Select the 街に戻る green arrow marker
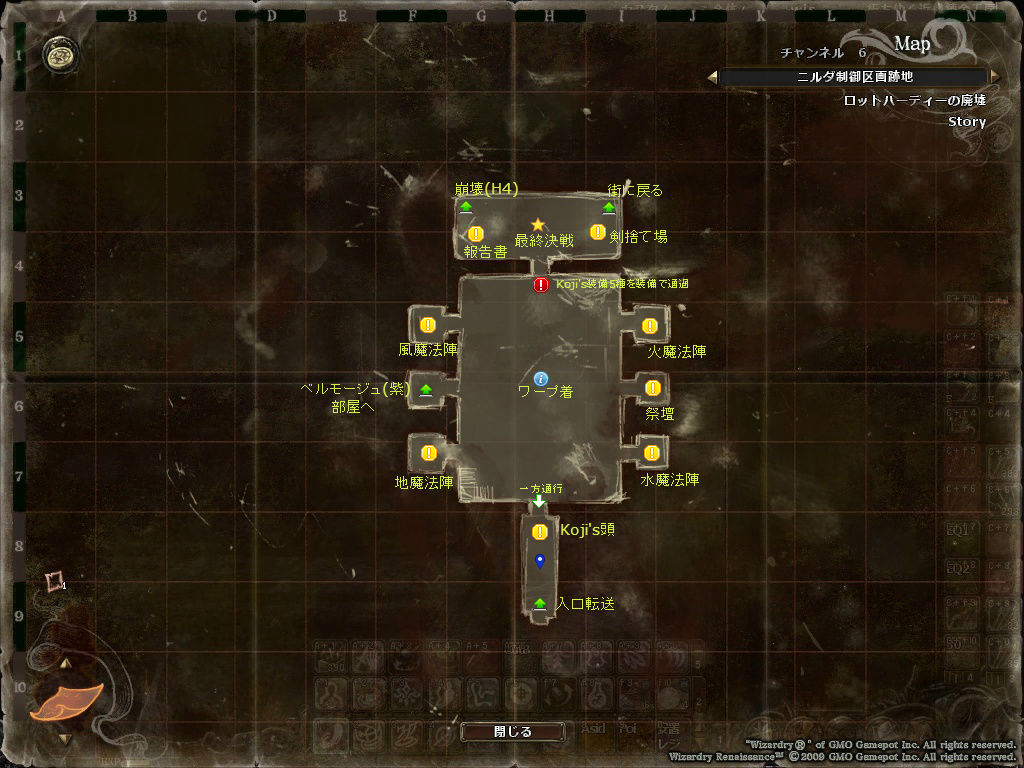 pyautogui.click(x=608, y=208)
